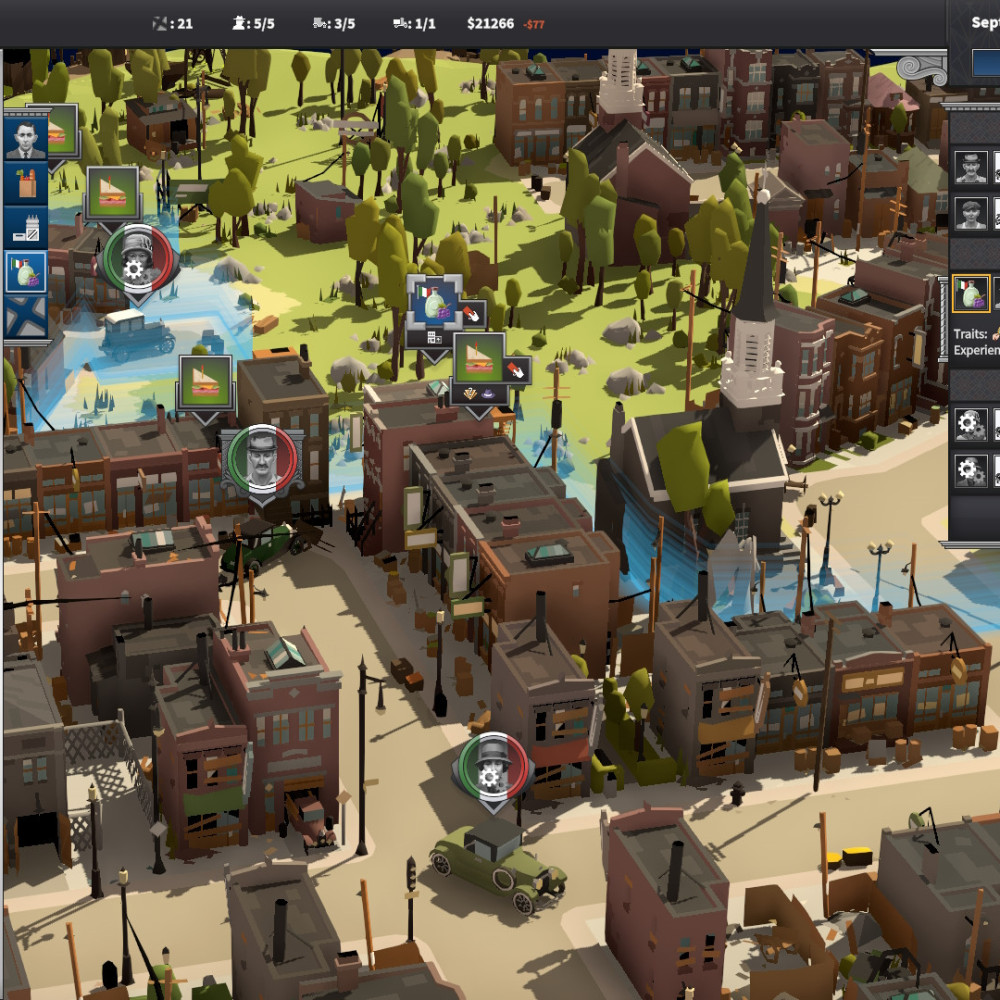Select the woman in cloche hat unit marker
Screen dimensions: 1000x1000
[137, 258]
